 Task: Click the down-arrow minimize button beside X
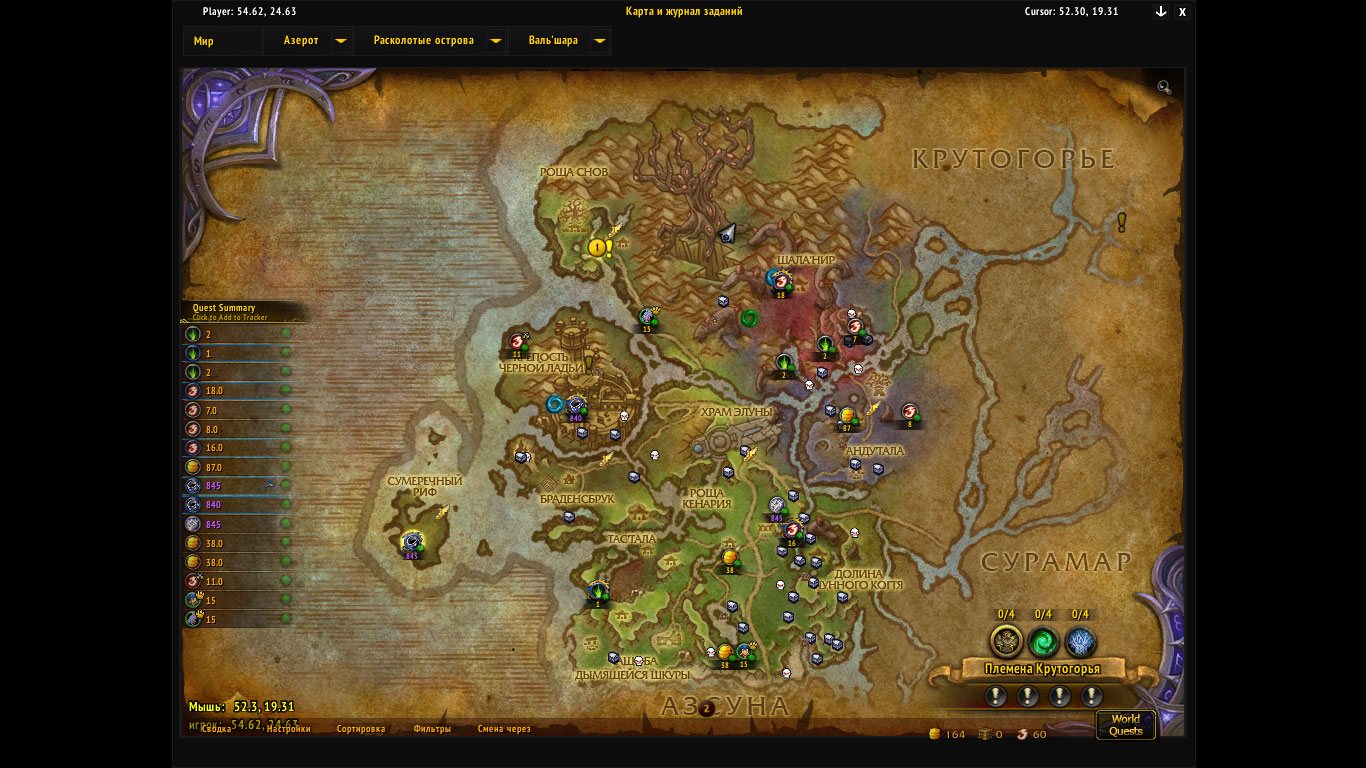pos(1161,12)
